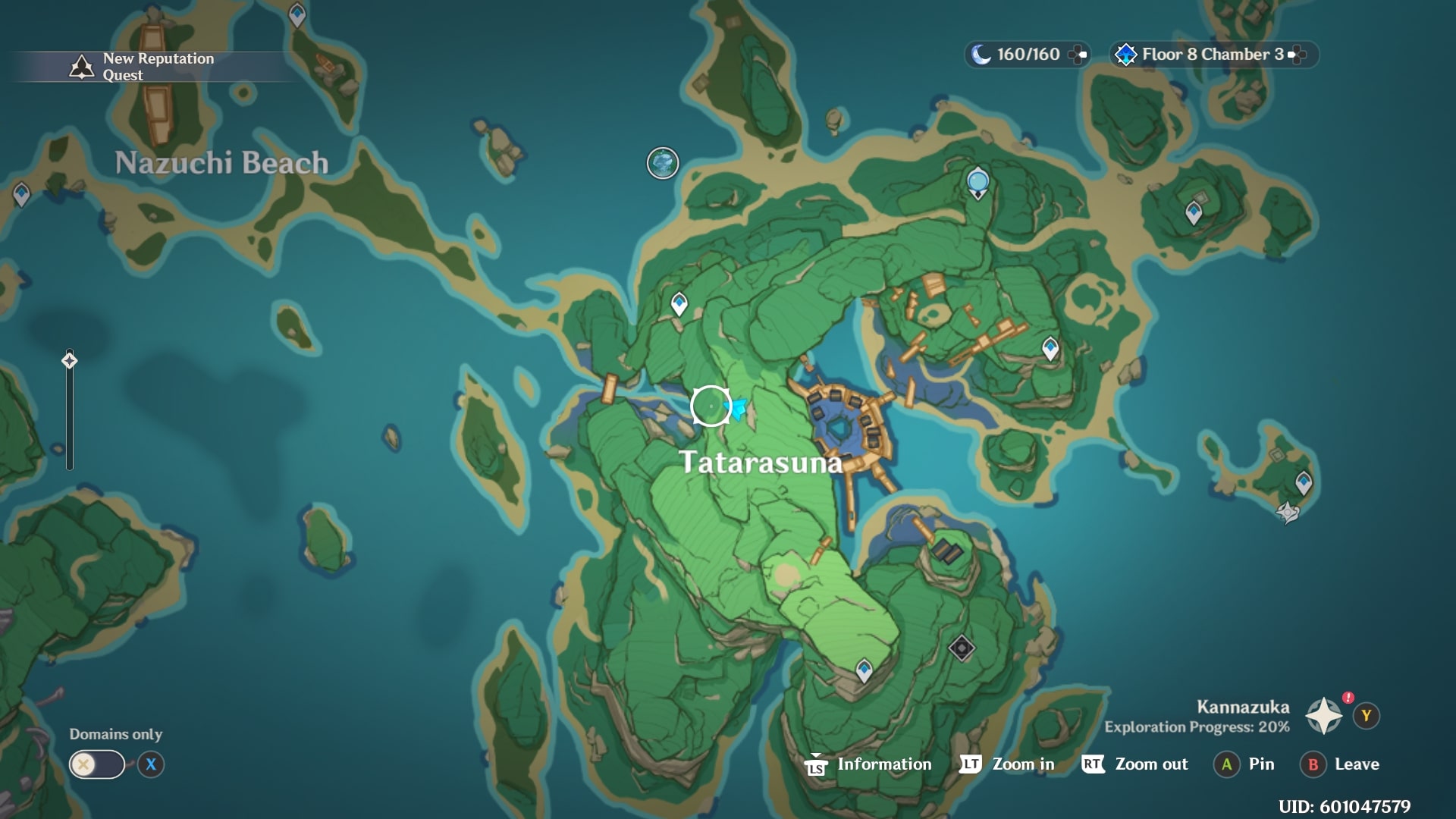1456x819 pixels.
Task: Open the Kannazuka region selection star icon
Action: (1323, 715)
